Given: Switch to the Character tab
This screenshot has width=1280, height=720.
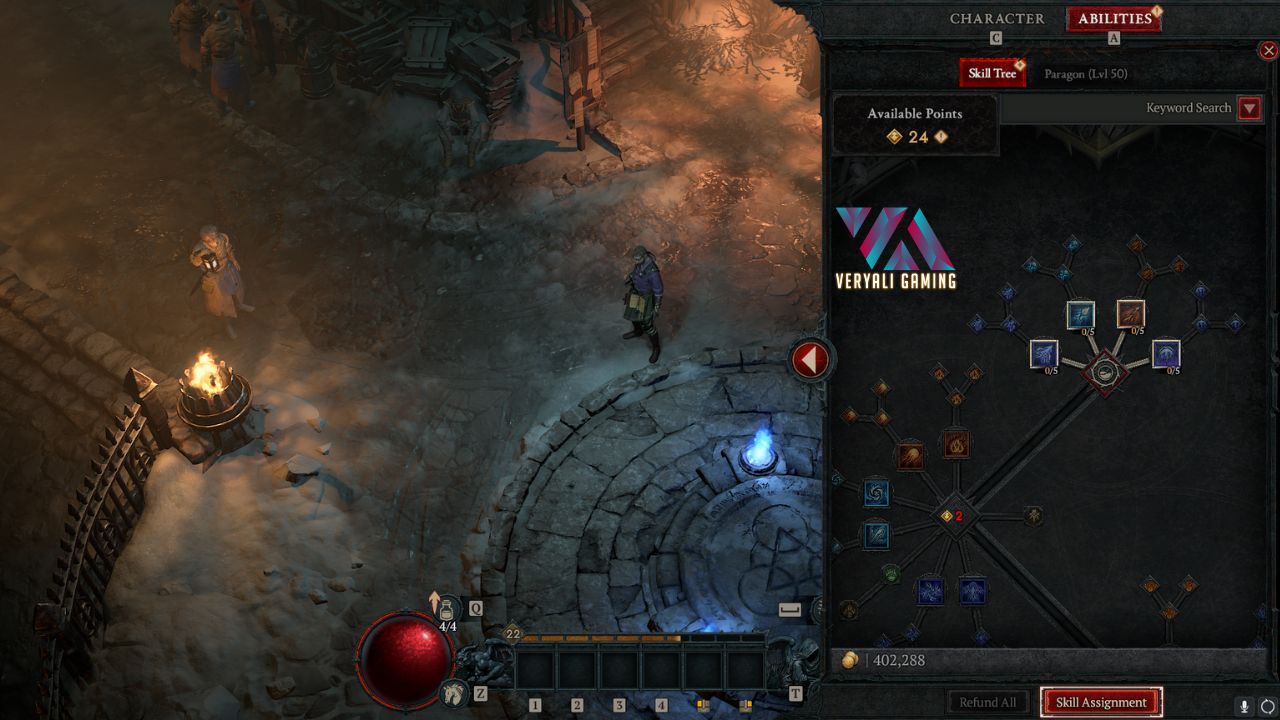Looking at the screenshot, I should pos(996,19).
